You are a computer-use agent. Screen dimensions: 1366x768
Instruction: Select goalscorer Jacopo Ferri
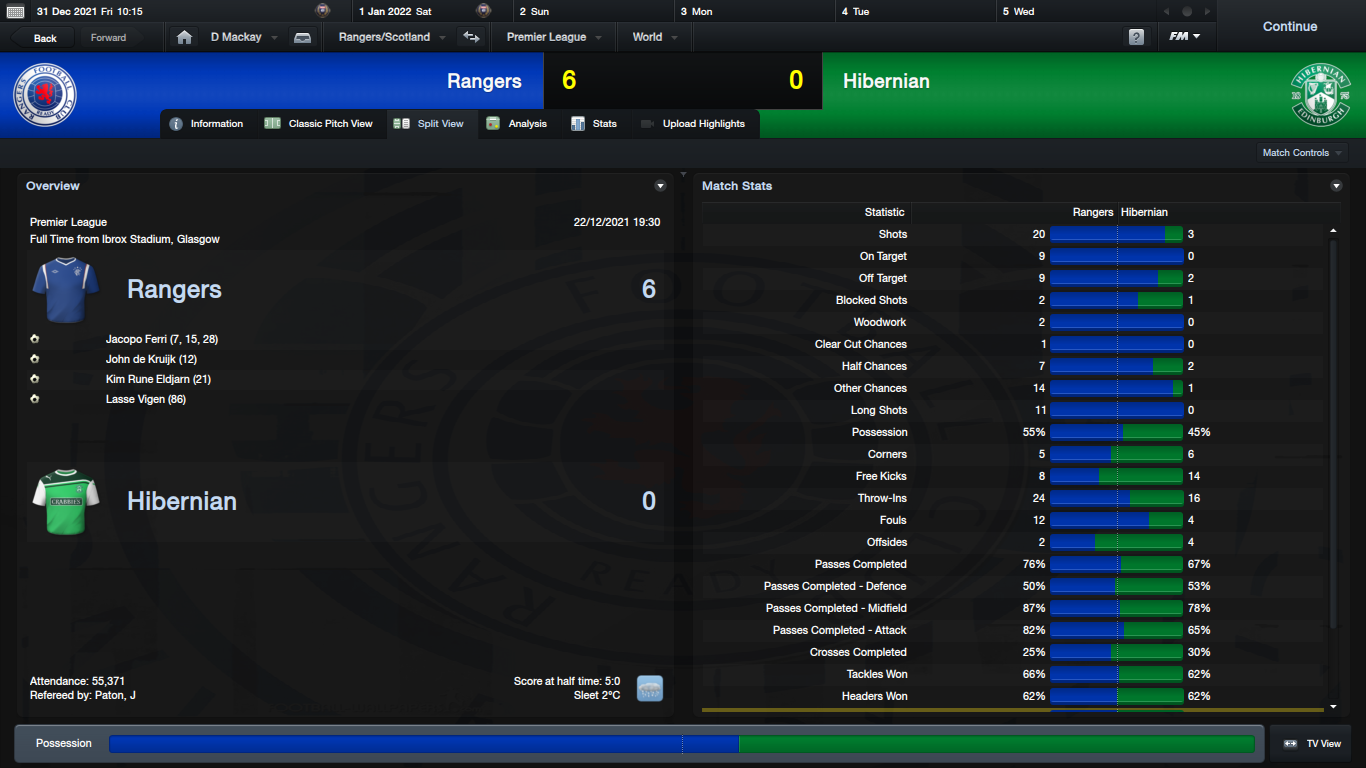(x=161, y=339)
